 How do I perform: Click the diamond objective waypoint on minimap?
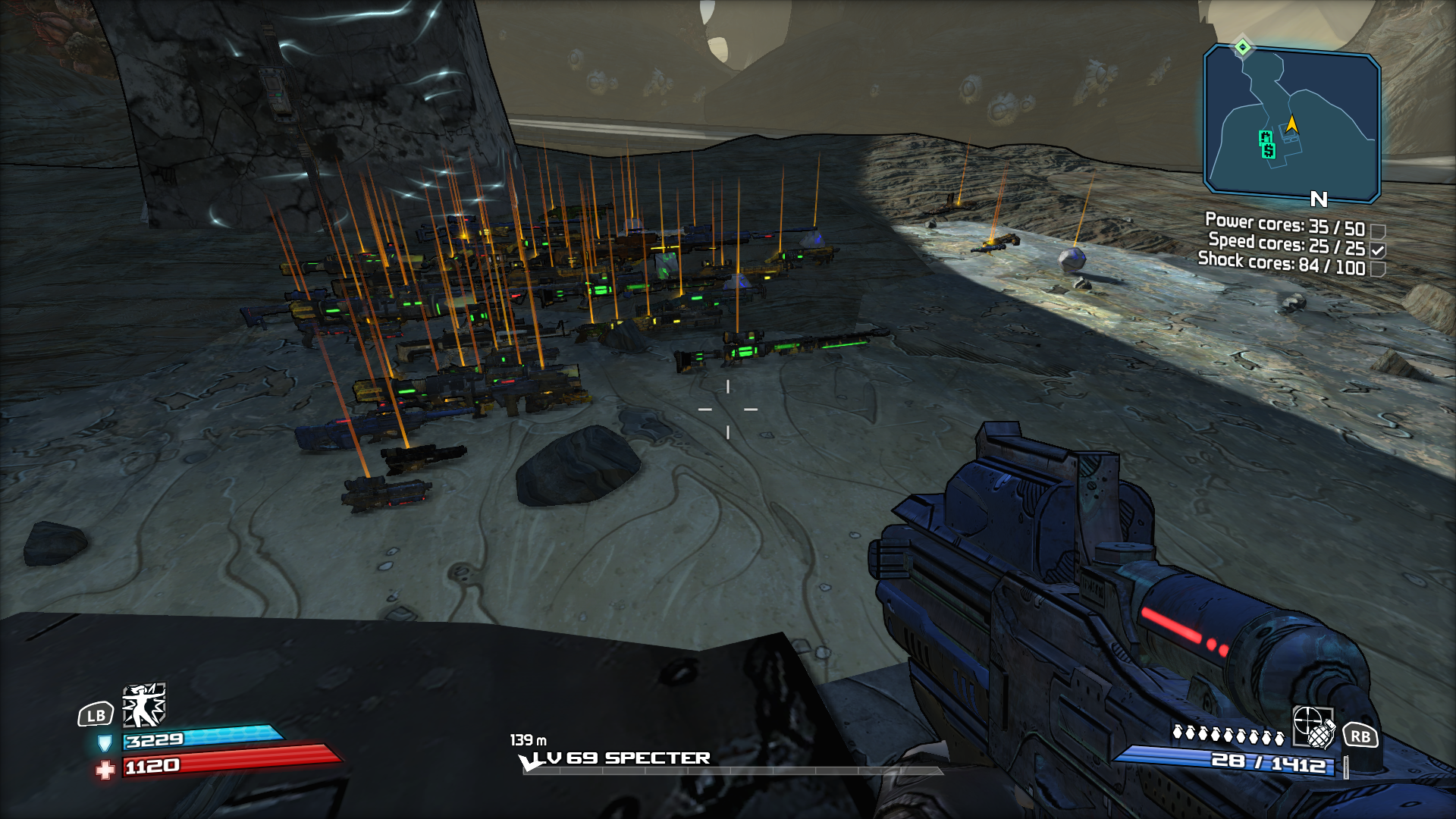[x=1242, y=47]
